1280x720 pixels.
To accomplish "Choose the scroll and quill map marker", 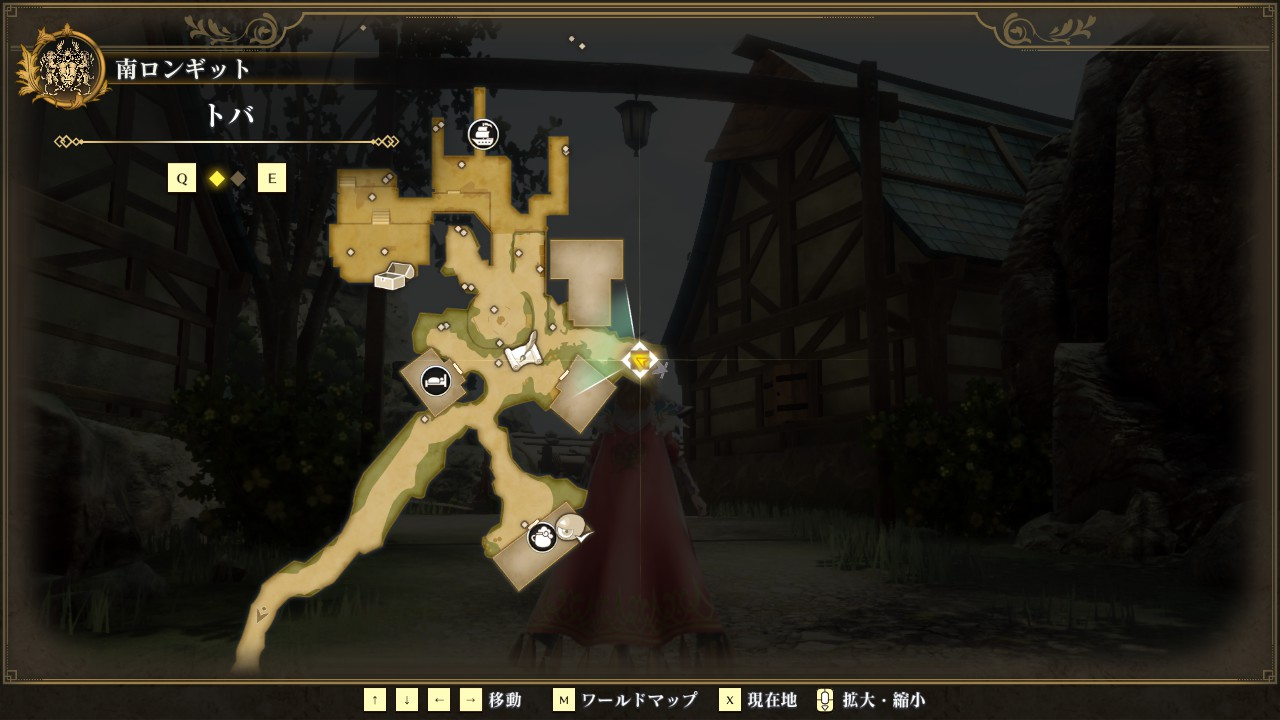I will [523, 353].
